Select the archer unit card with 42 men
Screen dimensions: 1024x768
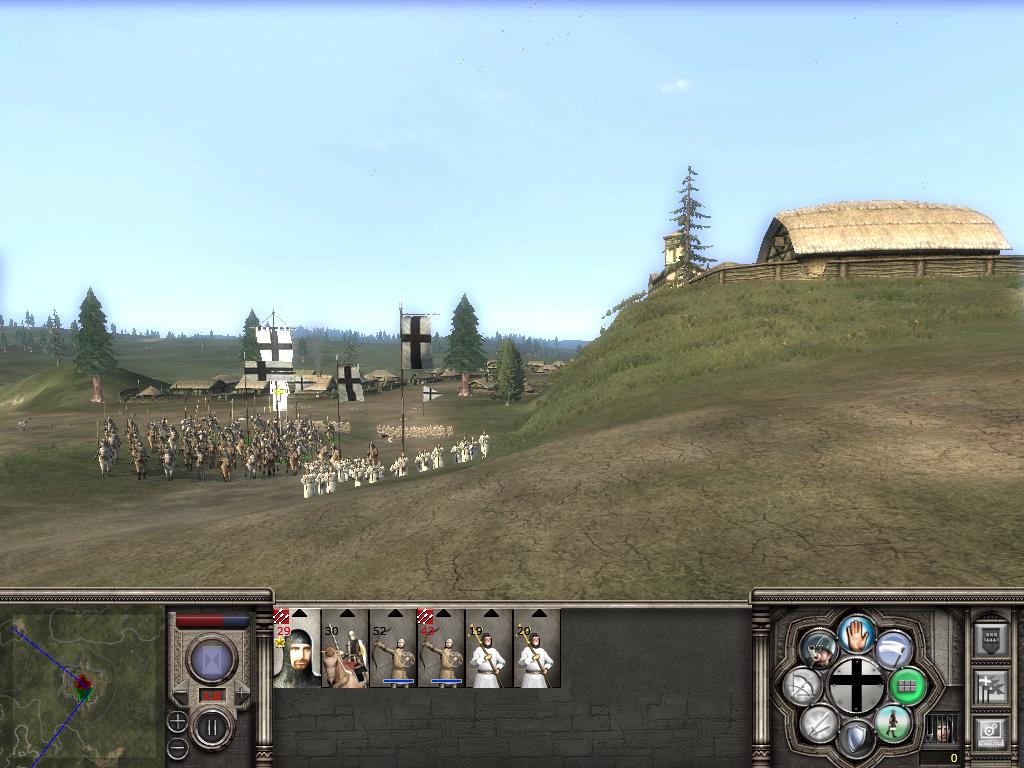(x=441, y=649)
